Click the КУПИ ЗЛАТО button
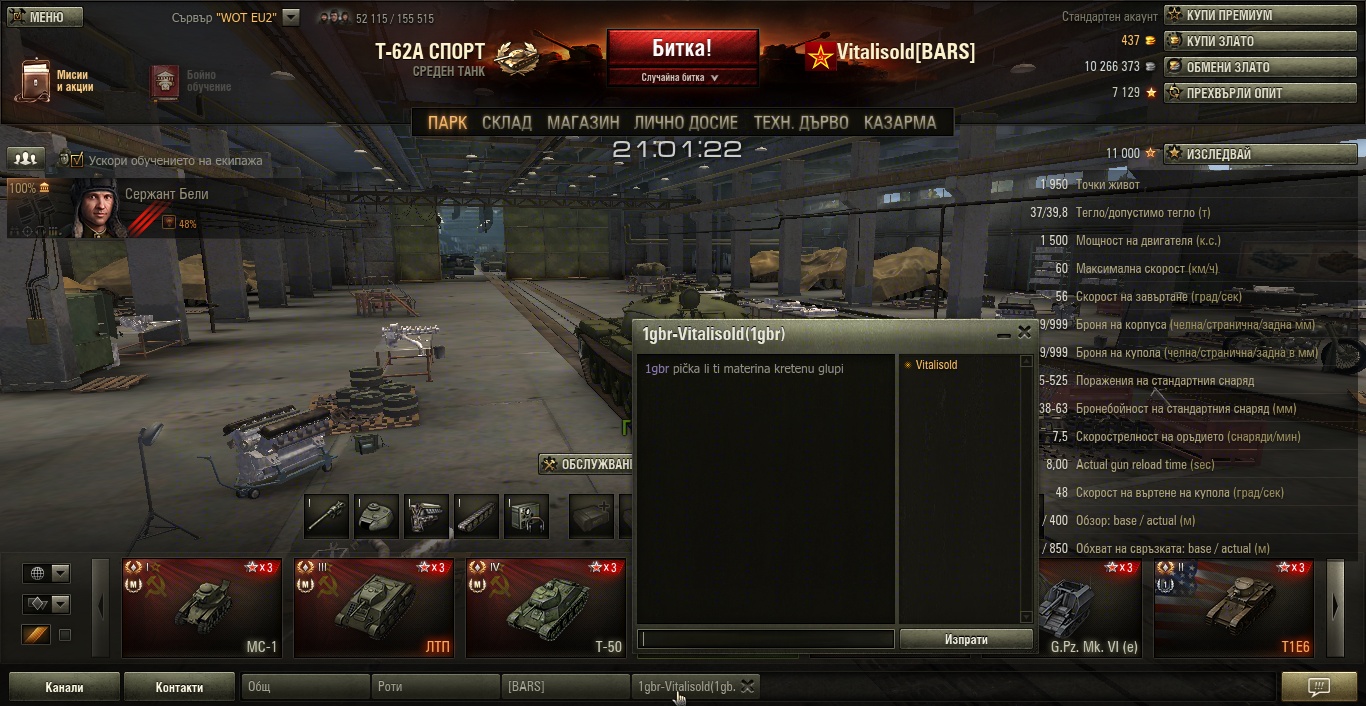 click(x=1262, y=41)
